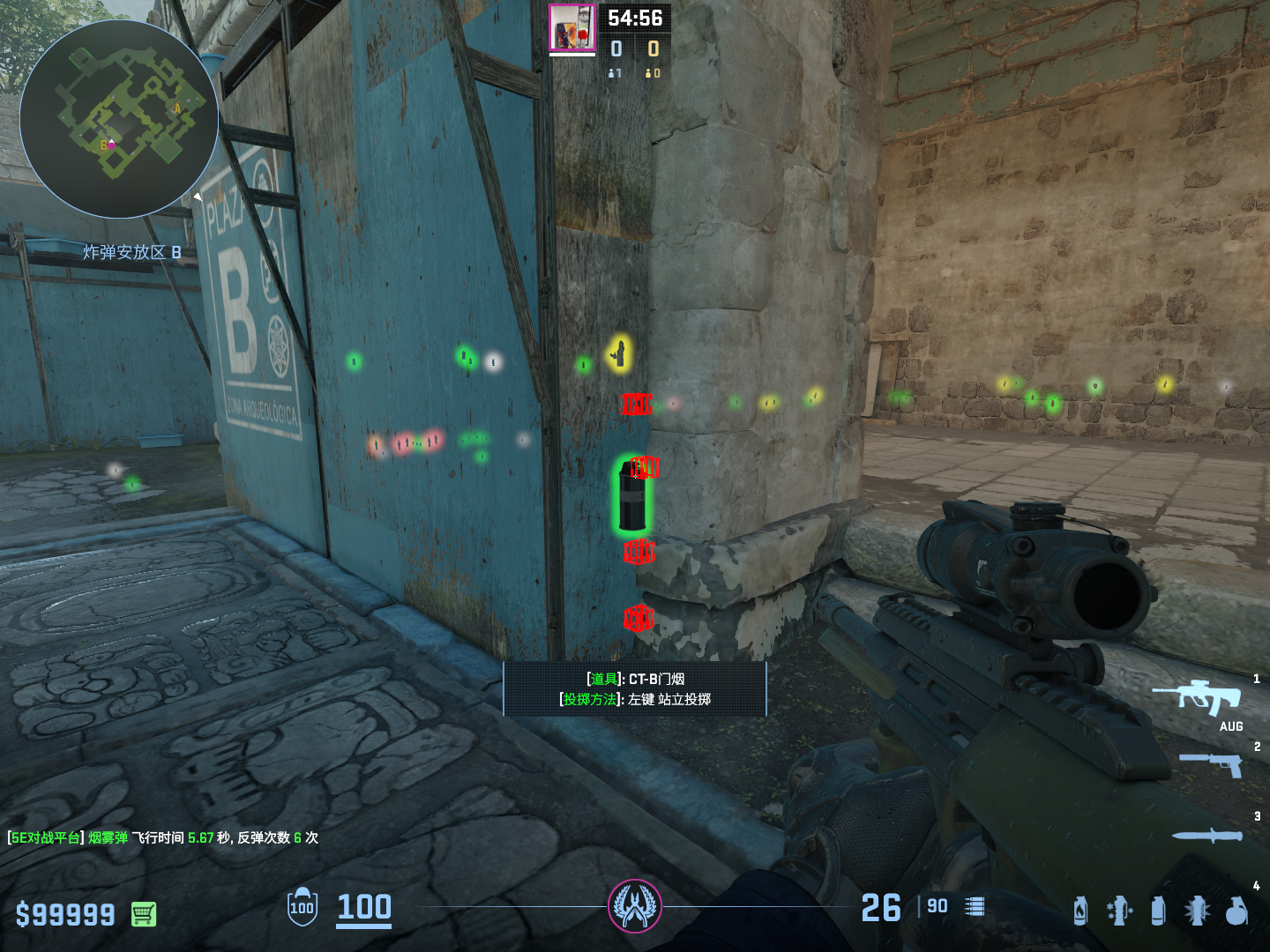The image size is (1270, 952).
Task: Pick the decoy grenade icon
Action: point(1119,911)
